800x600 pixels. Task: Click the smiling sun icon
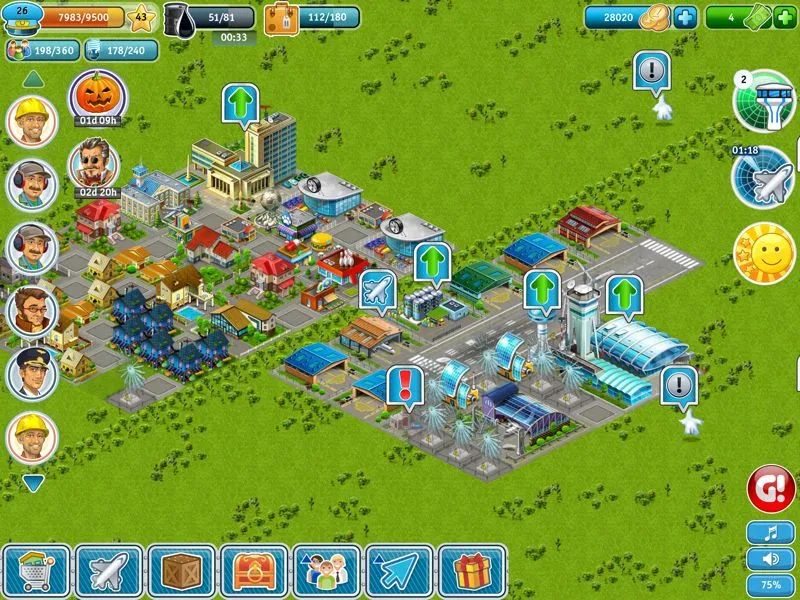[763, 252]
